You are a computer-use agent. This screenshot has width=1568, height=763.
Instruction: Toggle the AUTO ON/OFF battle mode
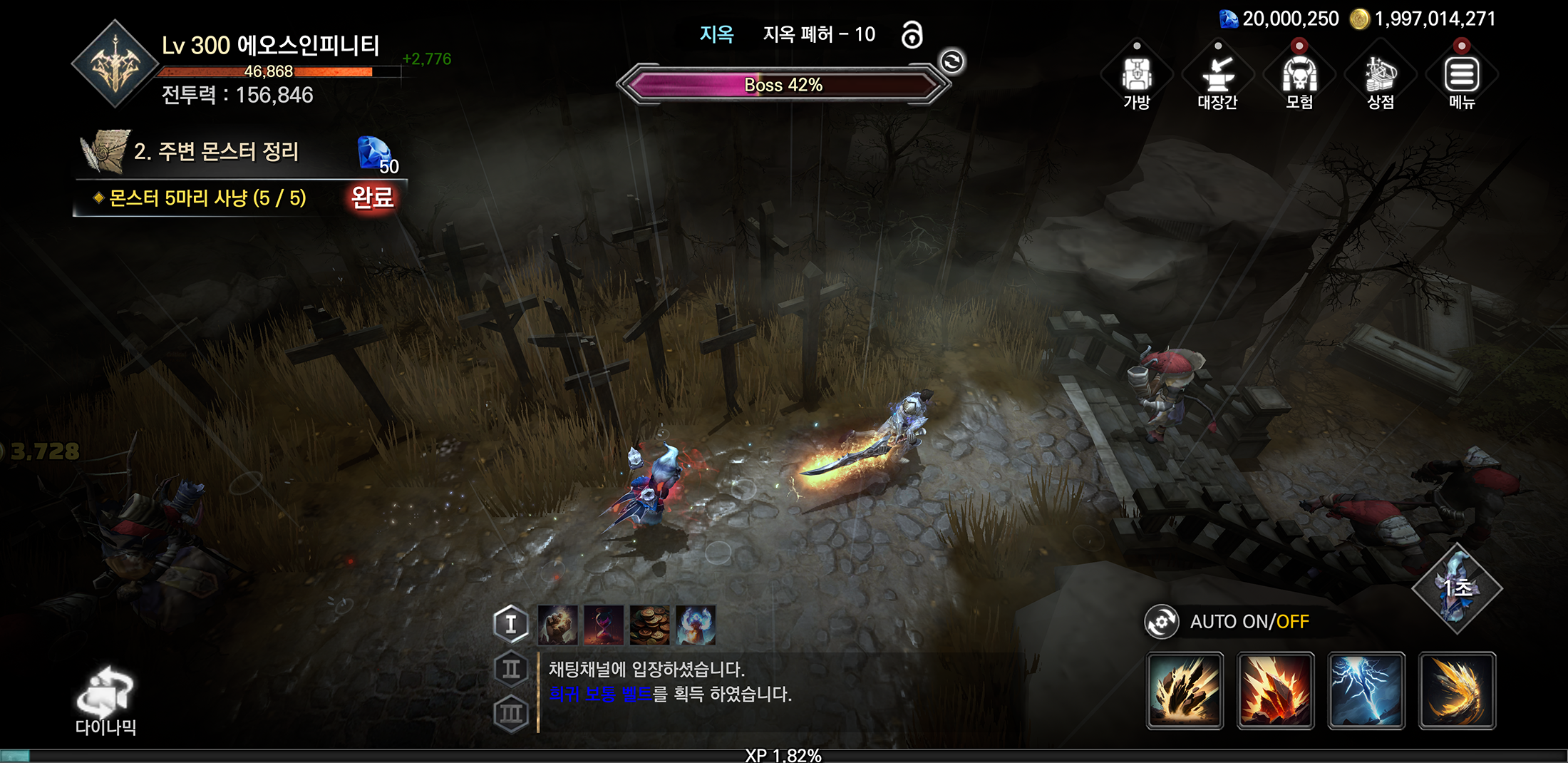(1229, 622)
